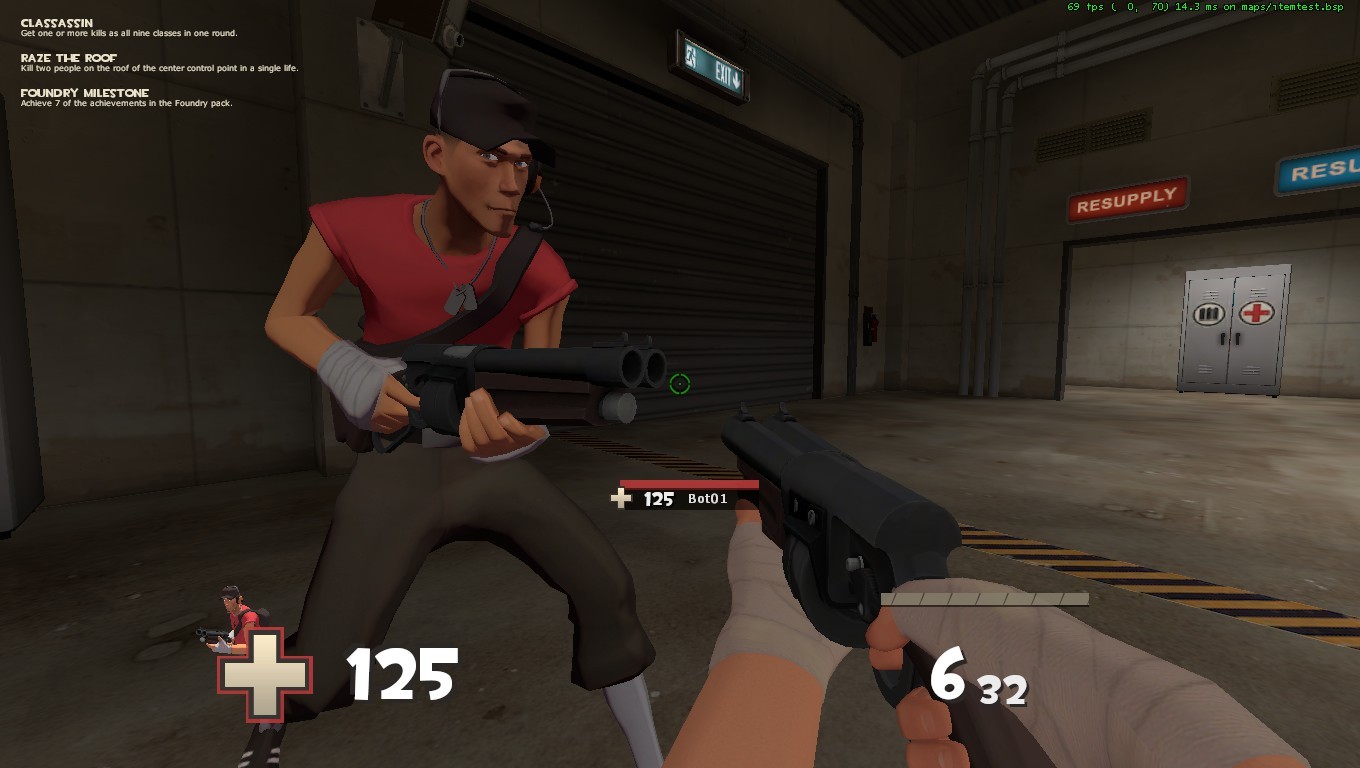1360x768 pixels.
Task: Open the left RESUPPLY sign
Action: coord(1128,193)
